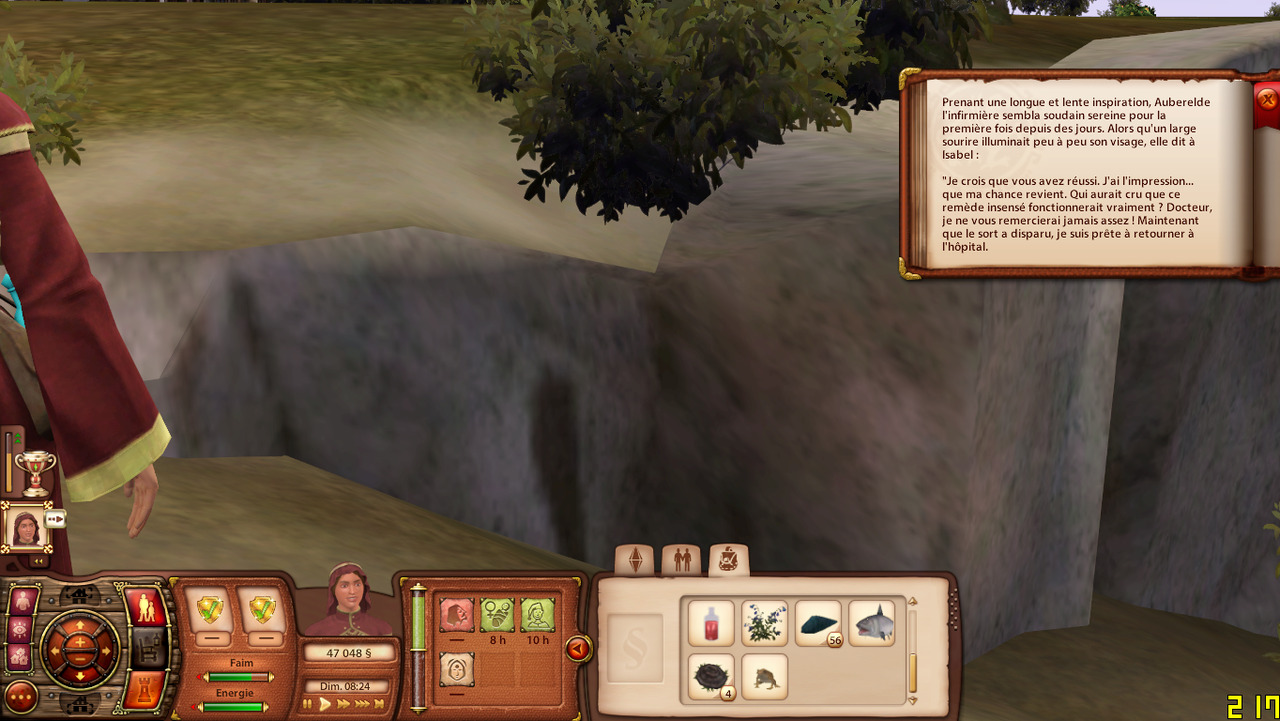Switch to the plumbob diamond tab
Screen dimensions: 1280x721
[634, 560]
